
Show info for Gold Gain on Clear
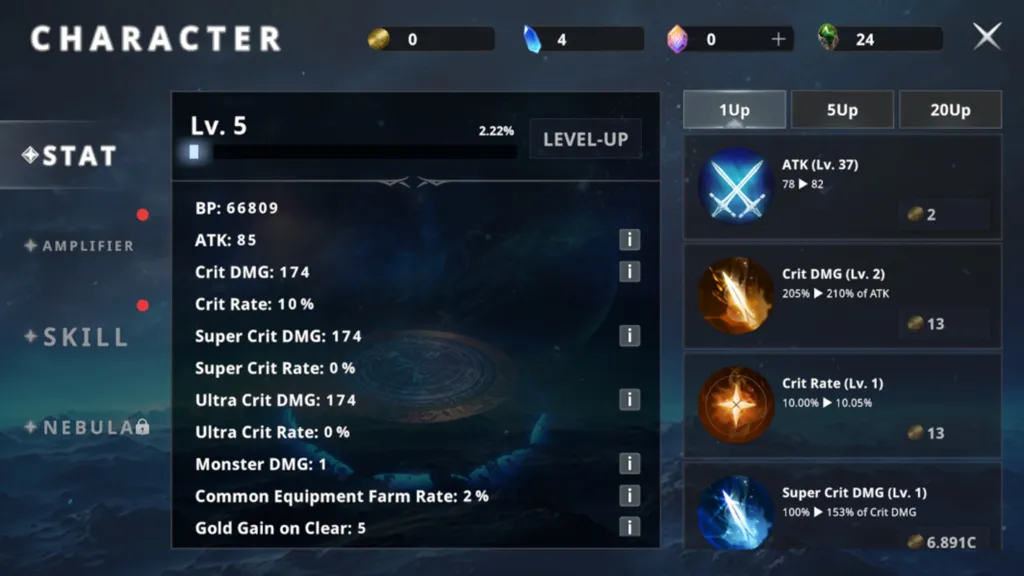pos(629,528)
